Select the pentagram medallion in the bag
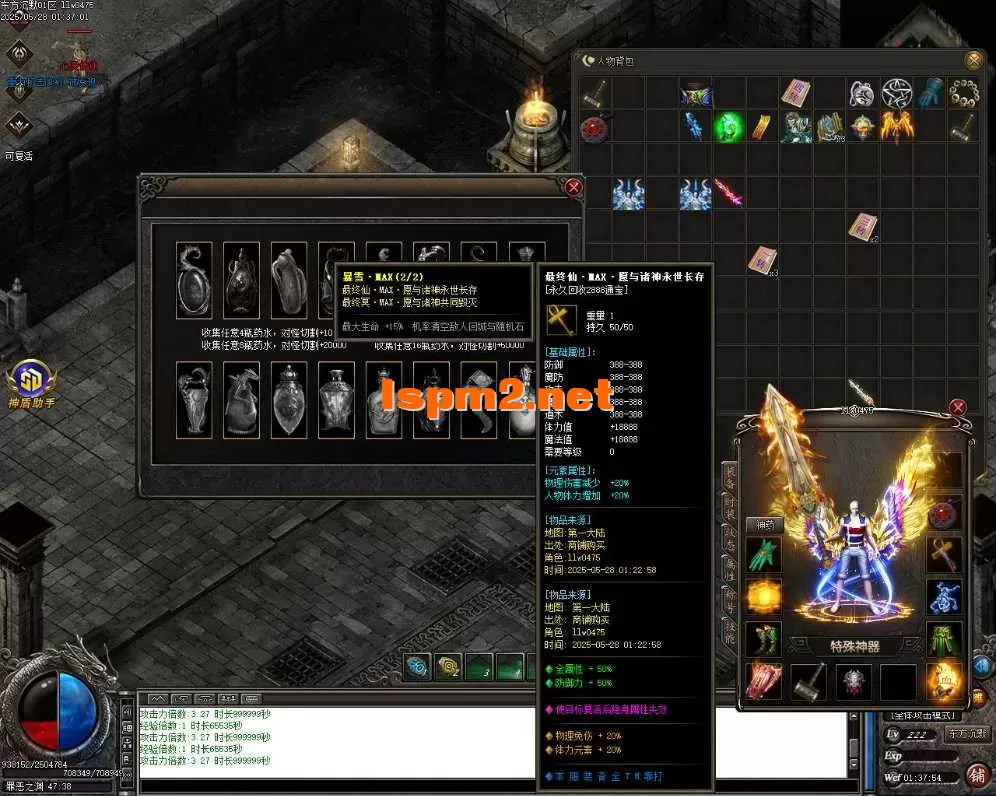Image resolution: width=996 pixels, height=796 pixels. 896,93
